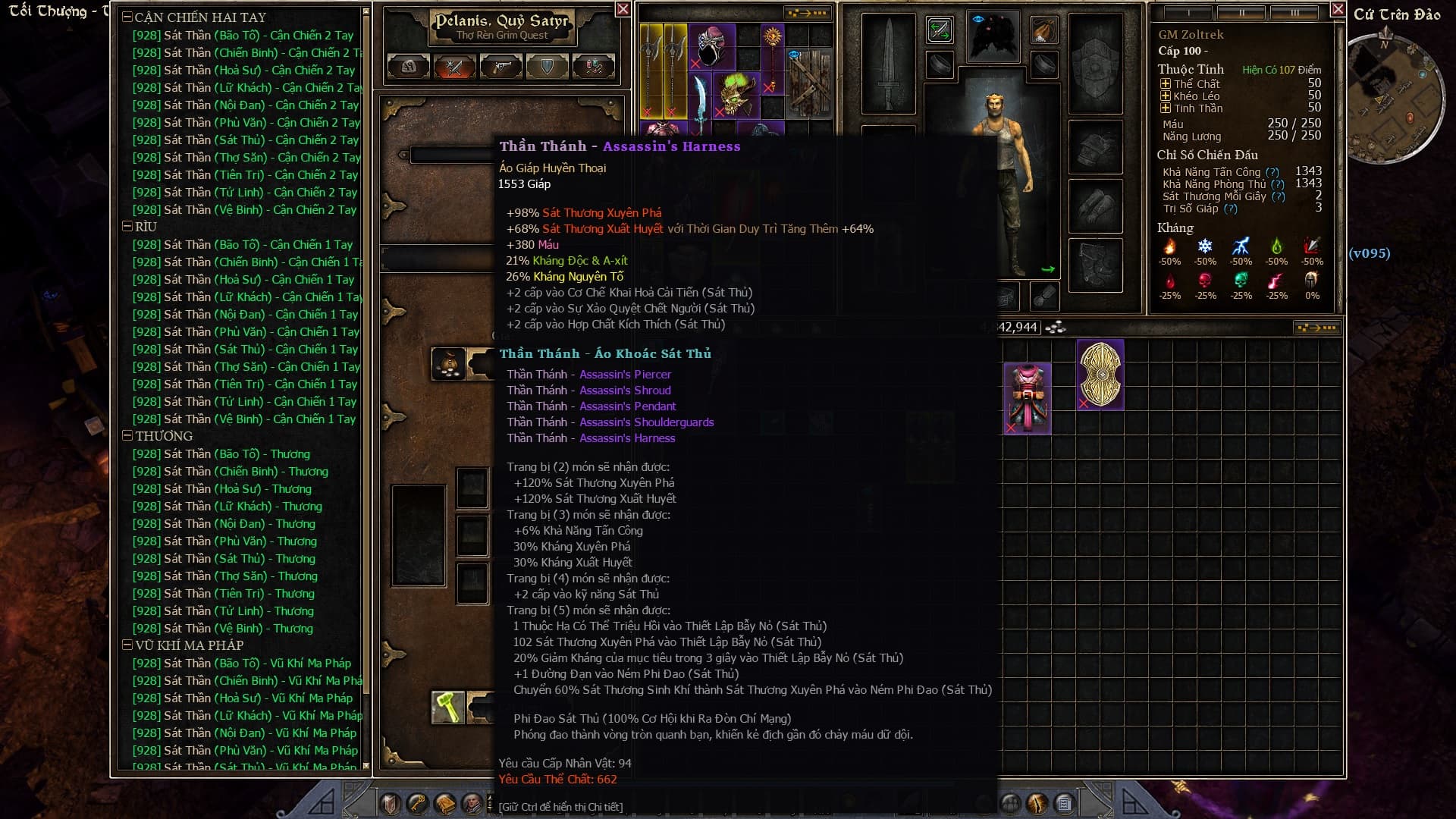Select Sát Thần (Bão Tố) - Thương recipe
Screen dimensions: 1456x819
click(x=221, y=454)
